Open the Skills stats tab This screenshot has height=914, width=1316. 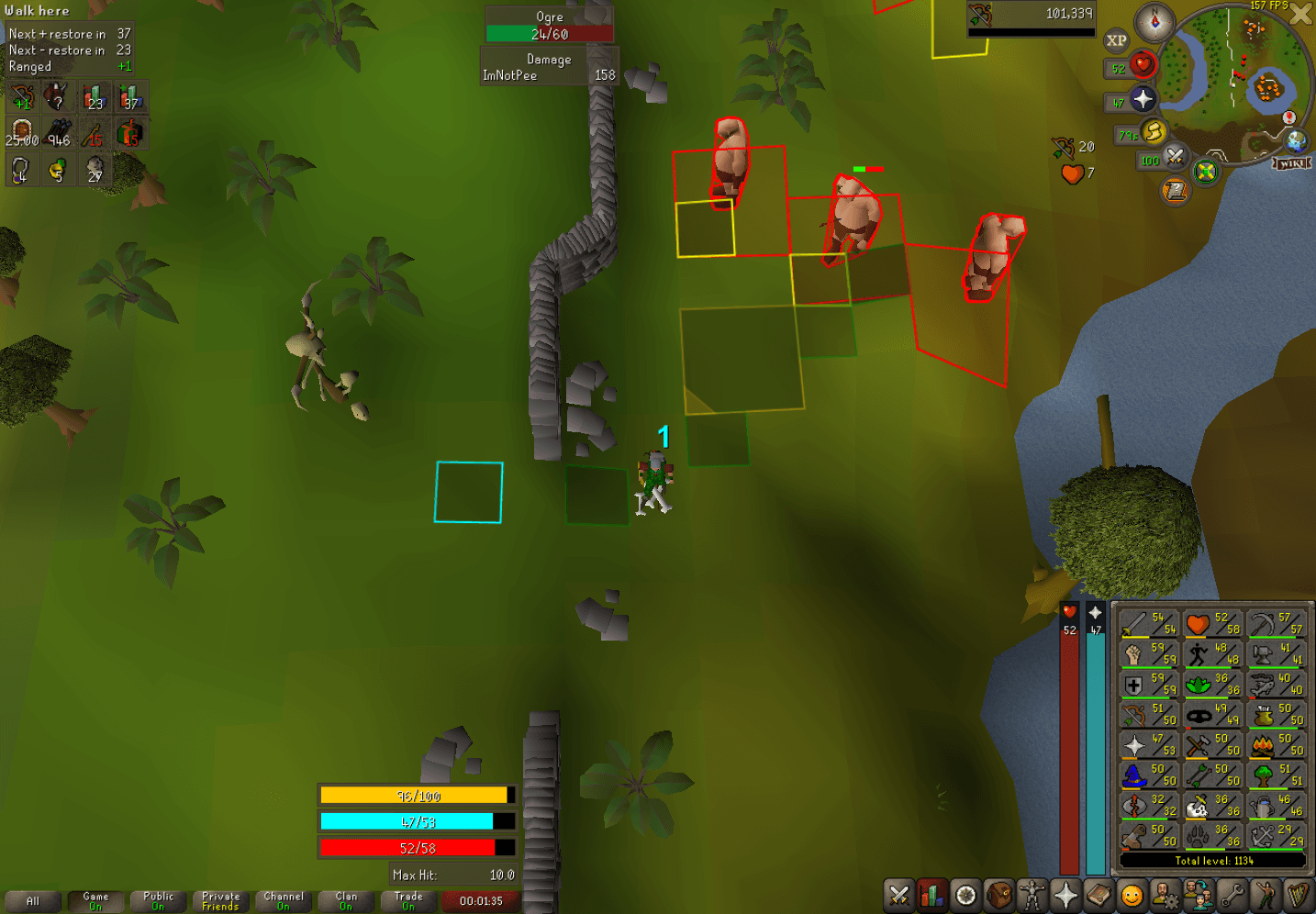pyautogui.click(x=932, y=893)
